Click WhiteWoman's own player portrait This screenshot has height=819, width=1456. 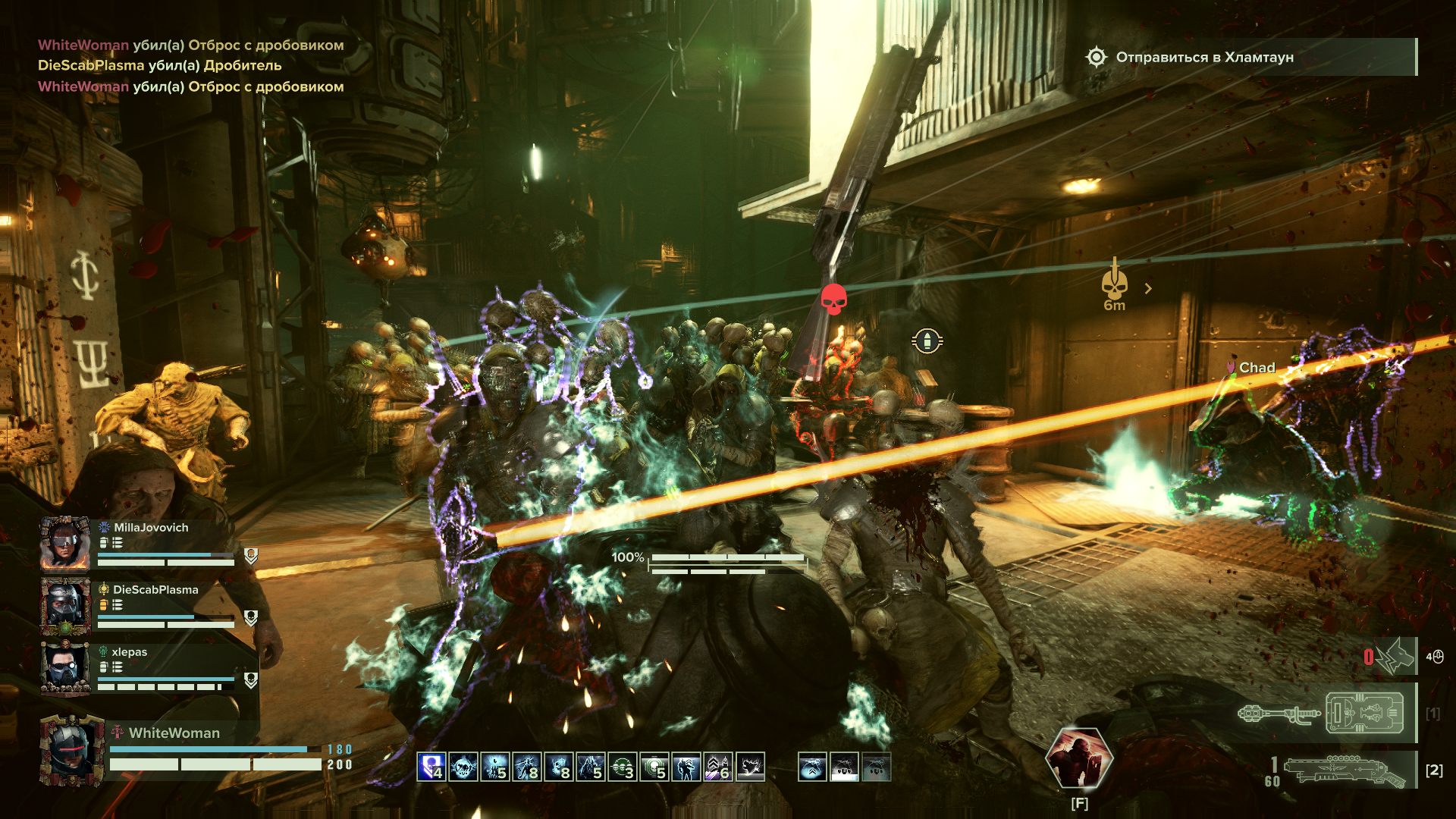(x=72, y=752)
